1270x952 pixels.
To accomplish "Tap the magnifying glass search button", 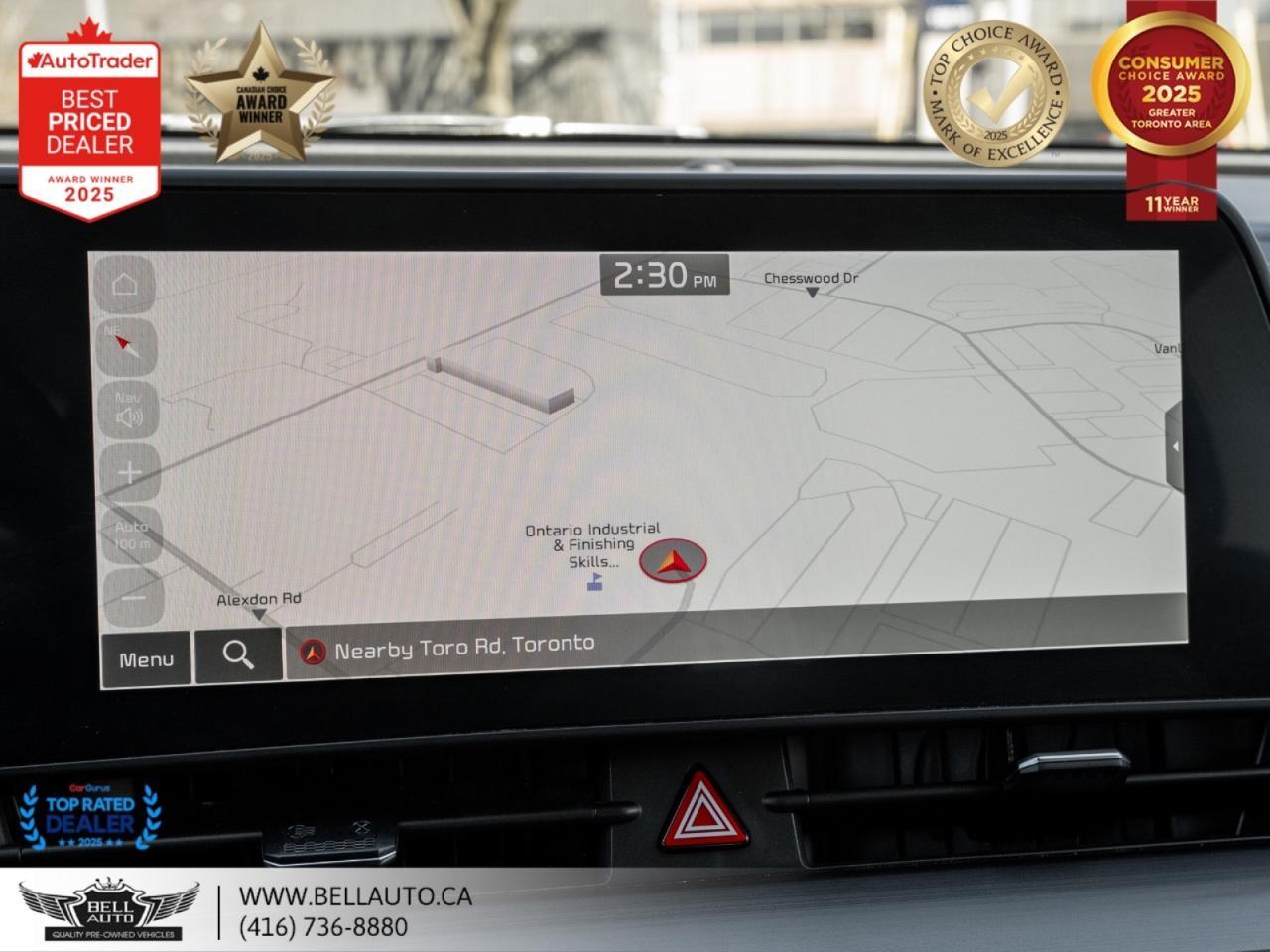I will click(238, 655).
